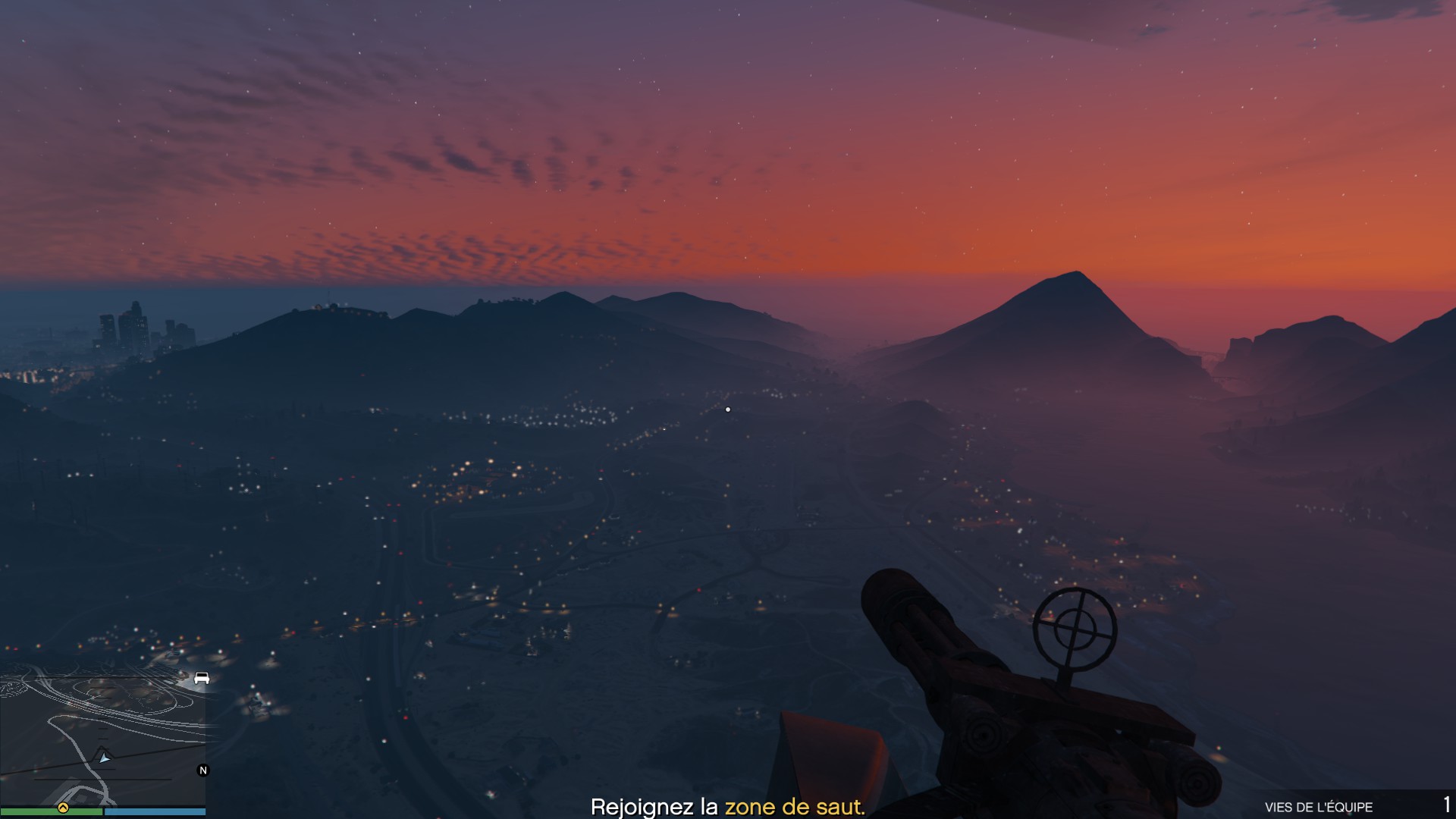Select the white car blip on minimap
This screenshot has width=1456, height=819.
coord(202,678)
